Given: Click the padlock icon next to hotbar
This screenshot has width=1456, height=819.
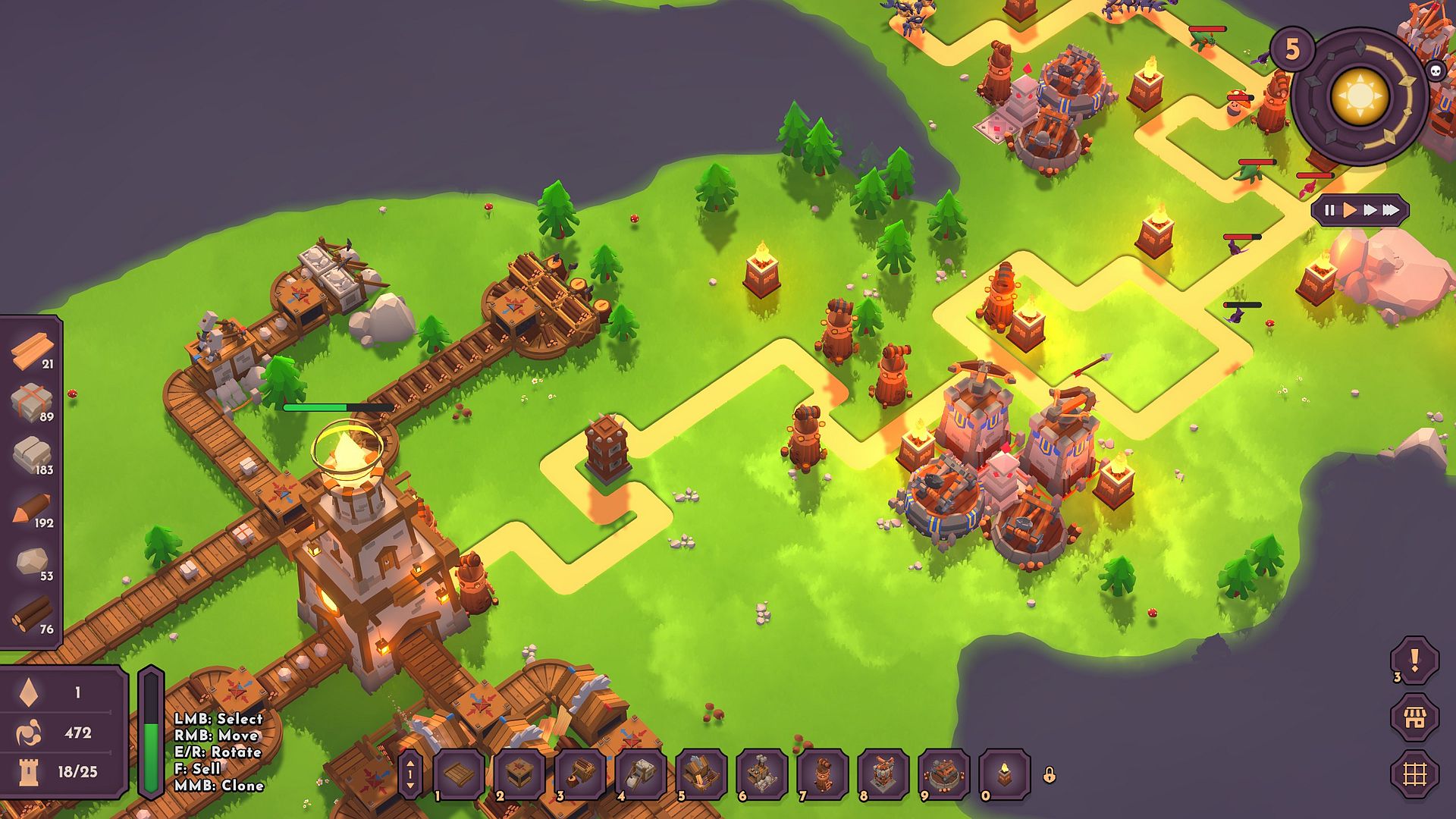Looking at the screenshot, I should click(1050, 775).
